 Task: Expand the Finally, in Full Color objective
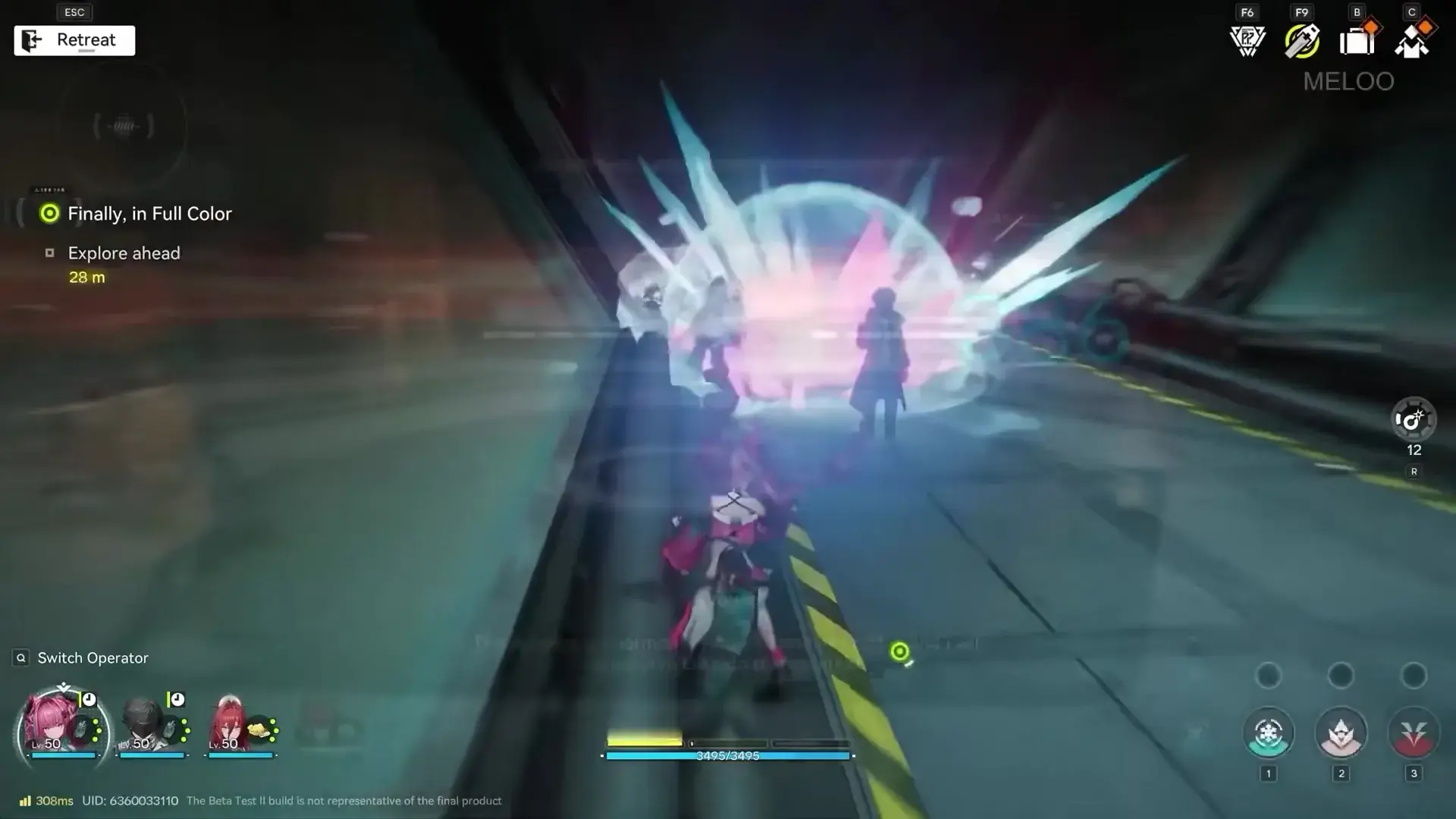coord(149,214)
